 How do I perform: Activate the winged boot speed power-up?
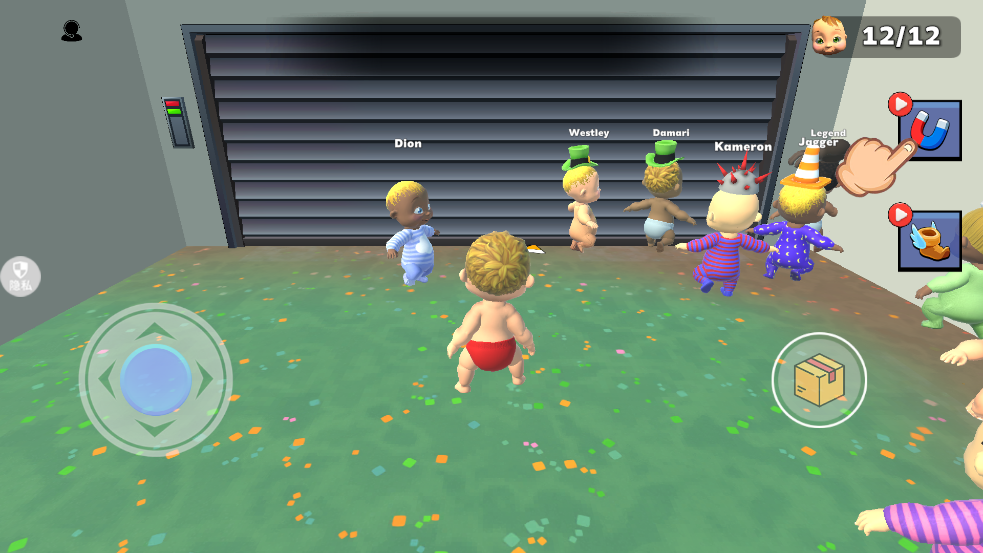930,241
